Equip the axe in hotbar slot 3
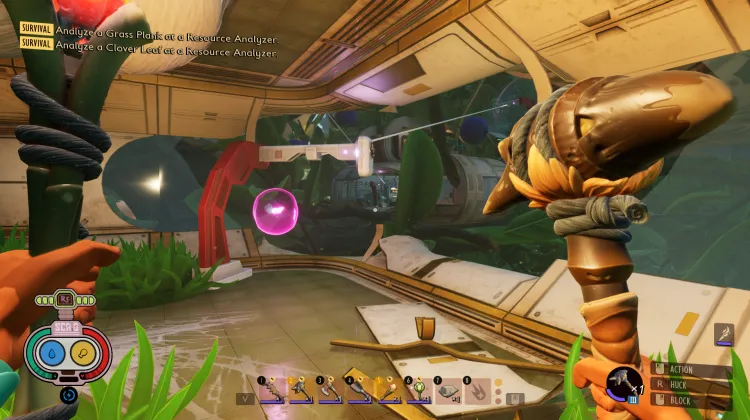The image size is (750, 420). (331, 388)
